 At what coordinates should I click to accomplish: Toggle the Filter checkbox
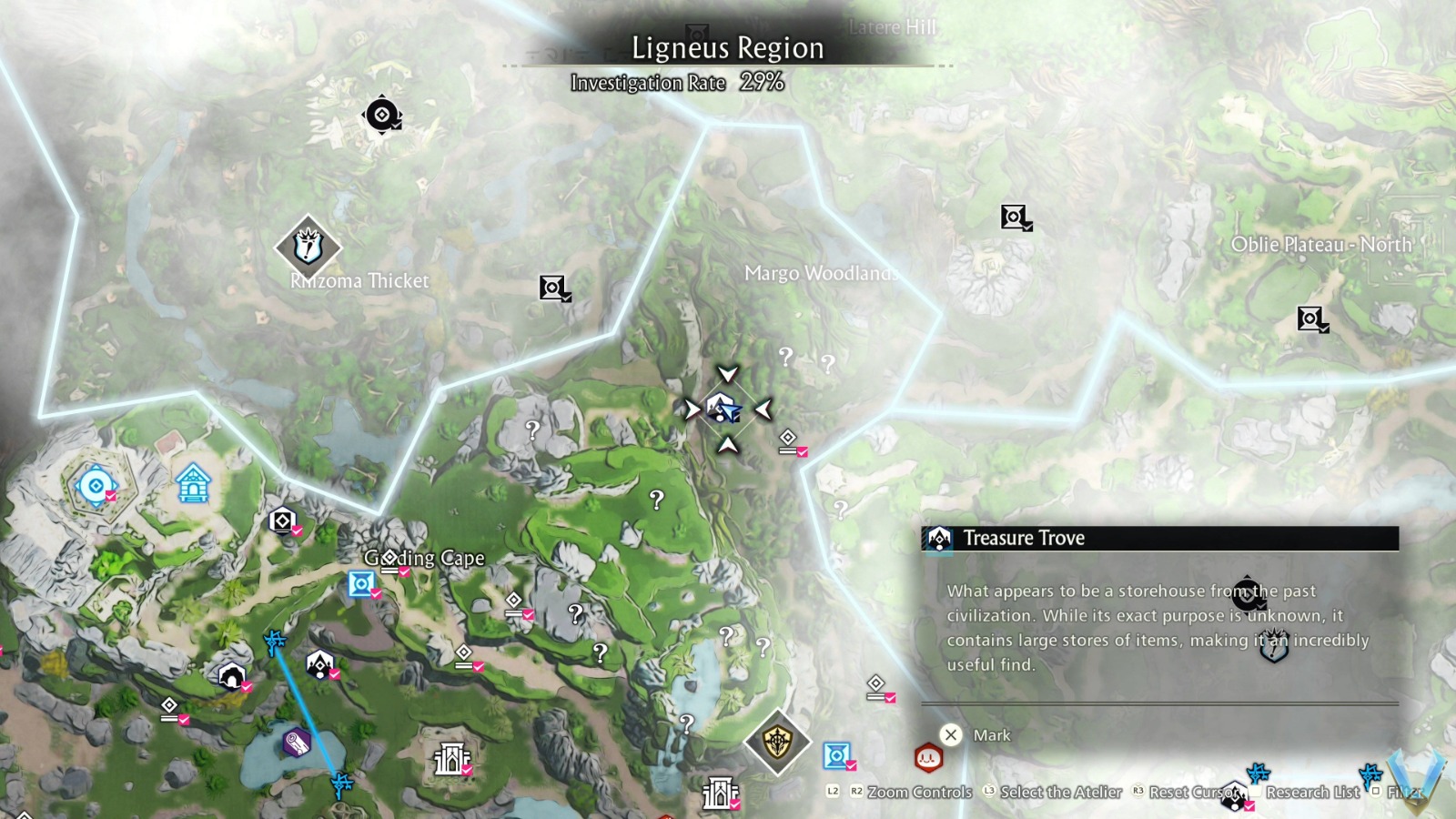[x=1377, y=793]
